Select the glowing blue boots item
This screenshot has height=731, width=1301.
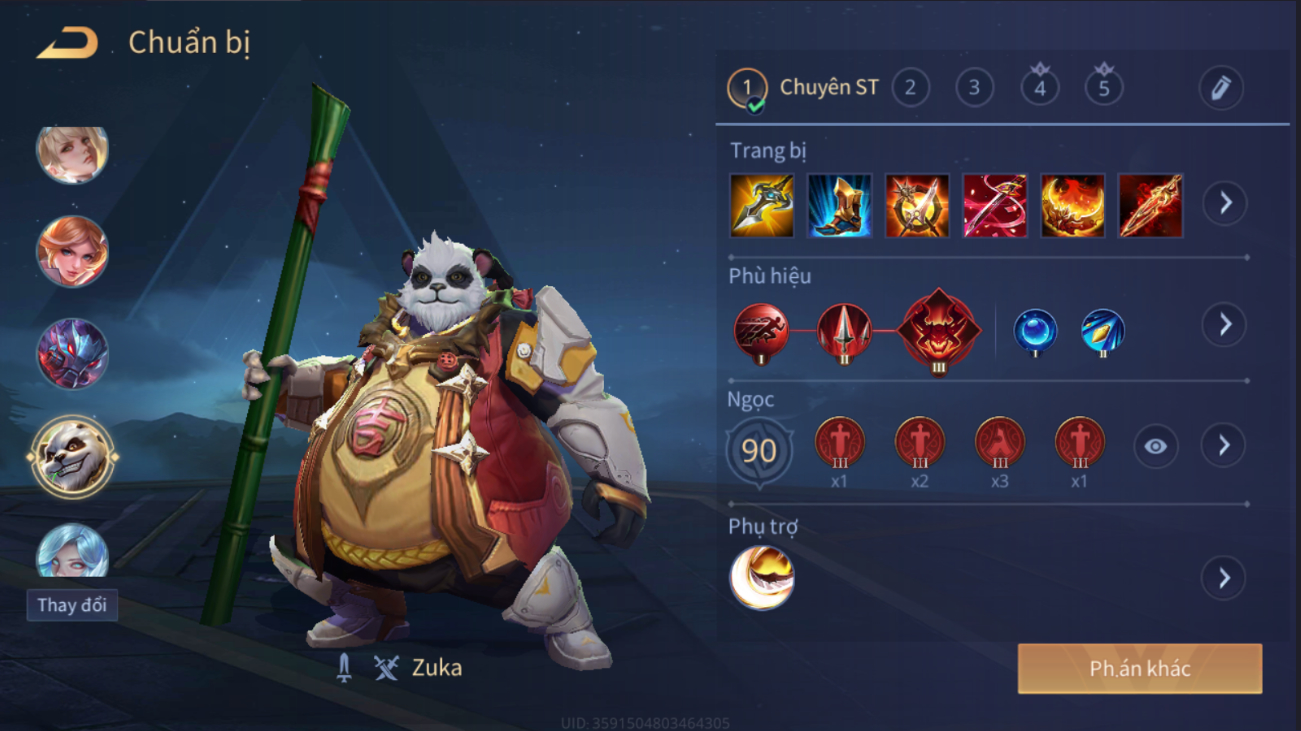click(x=839, y=206)
